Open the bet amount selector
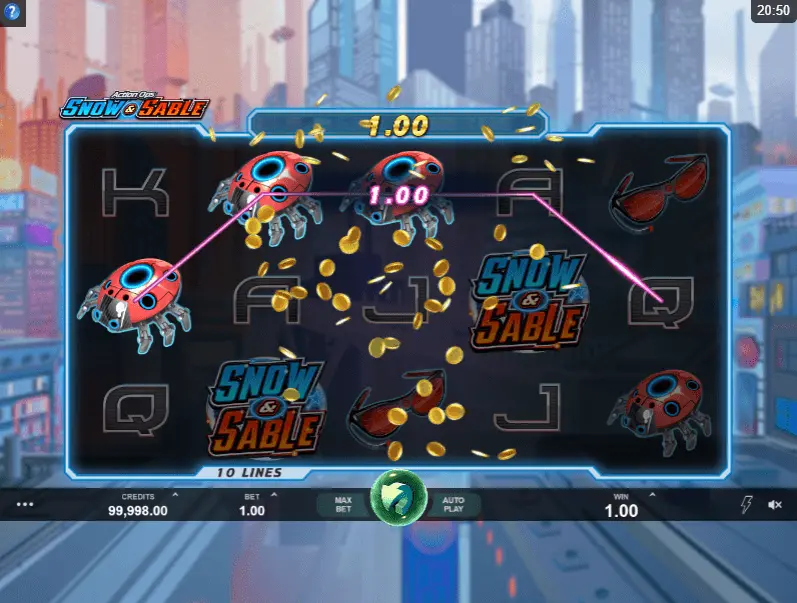The height and width of the screenshot is (603, 797). click(x=252, y=504)
